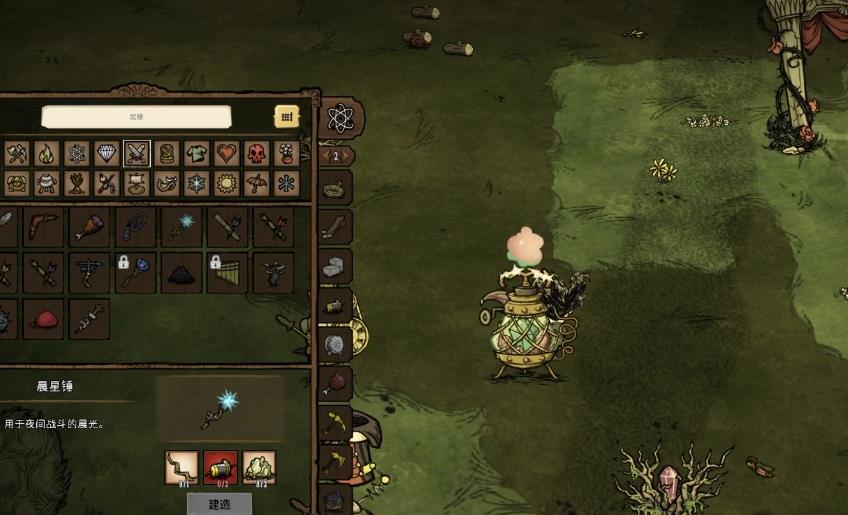
Task: Select the red heart healing category
Action: 226,153
